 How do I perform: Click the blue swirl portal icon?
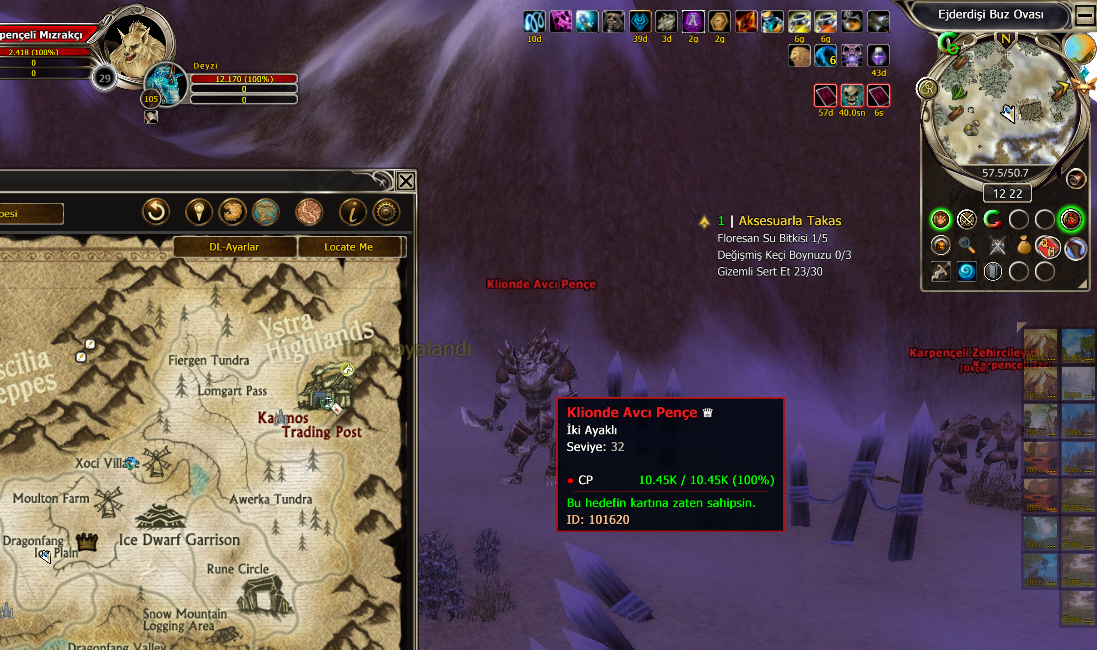966,271
